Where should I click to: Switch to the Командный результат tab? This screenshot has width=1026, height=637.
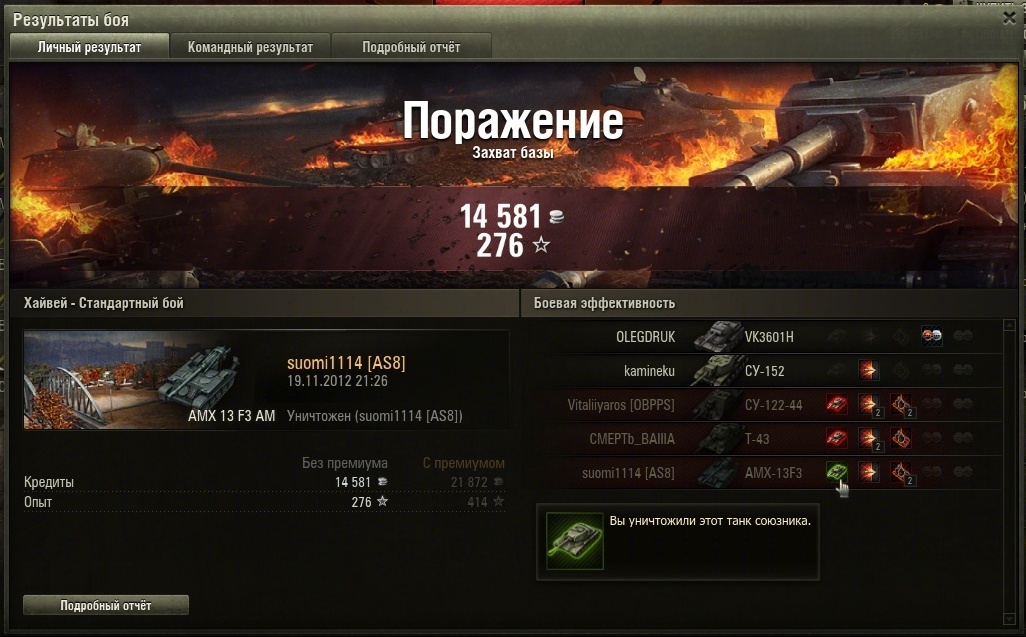tap(250, 47)
